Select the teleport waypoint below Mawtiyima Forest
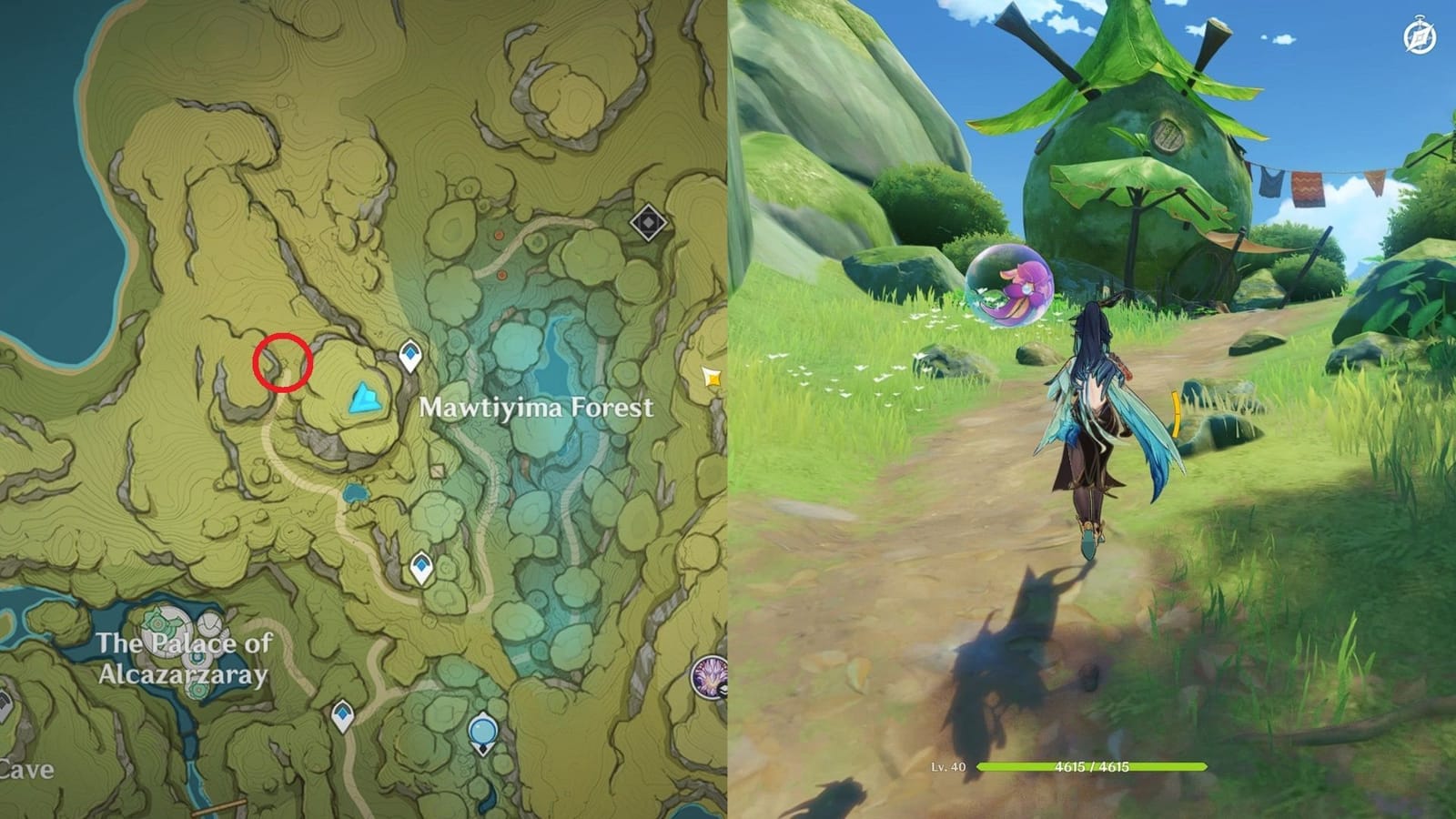Viewport: 1456px width, 819px height. coord(420,564)
